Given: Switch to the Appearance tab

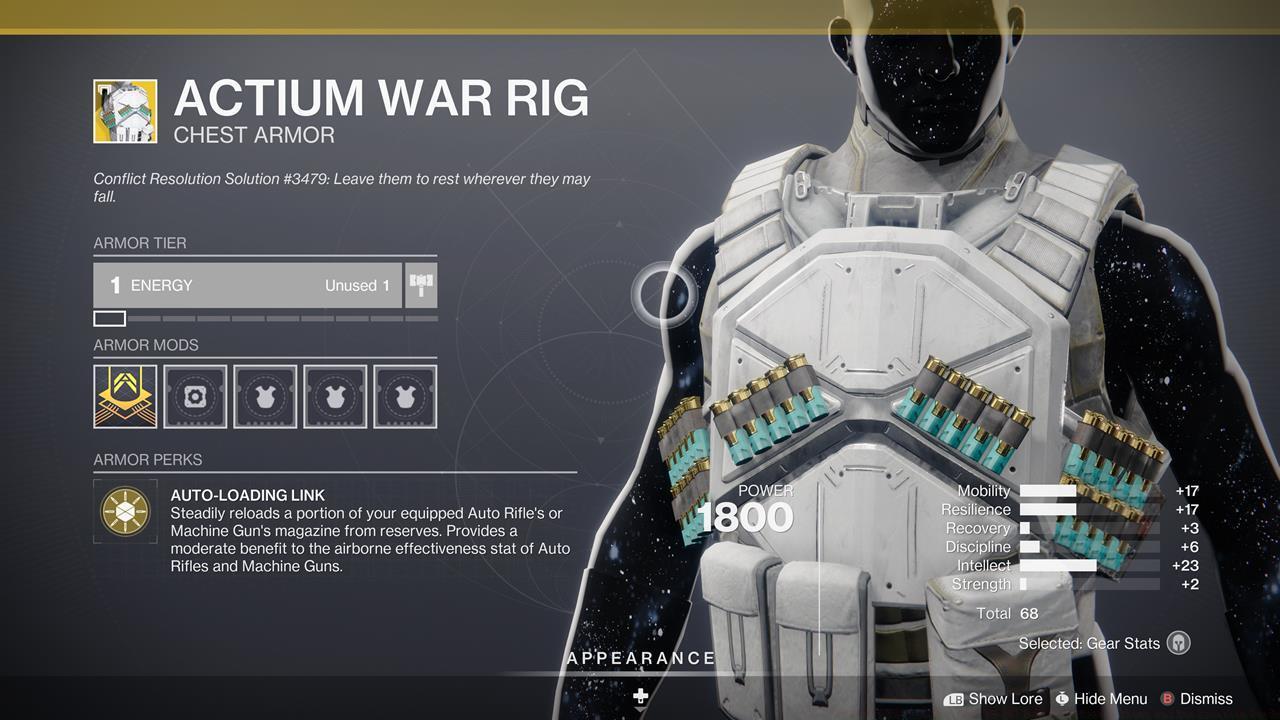Looking at the screenshot, I should click(x=640, y=658).
